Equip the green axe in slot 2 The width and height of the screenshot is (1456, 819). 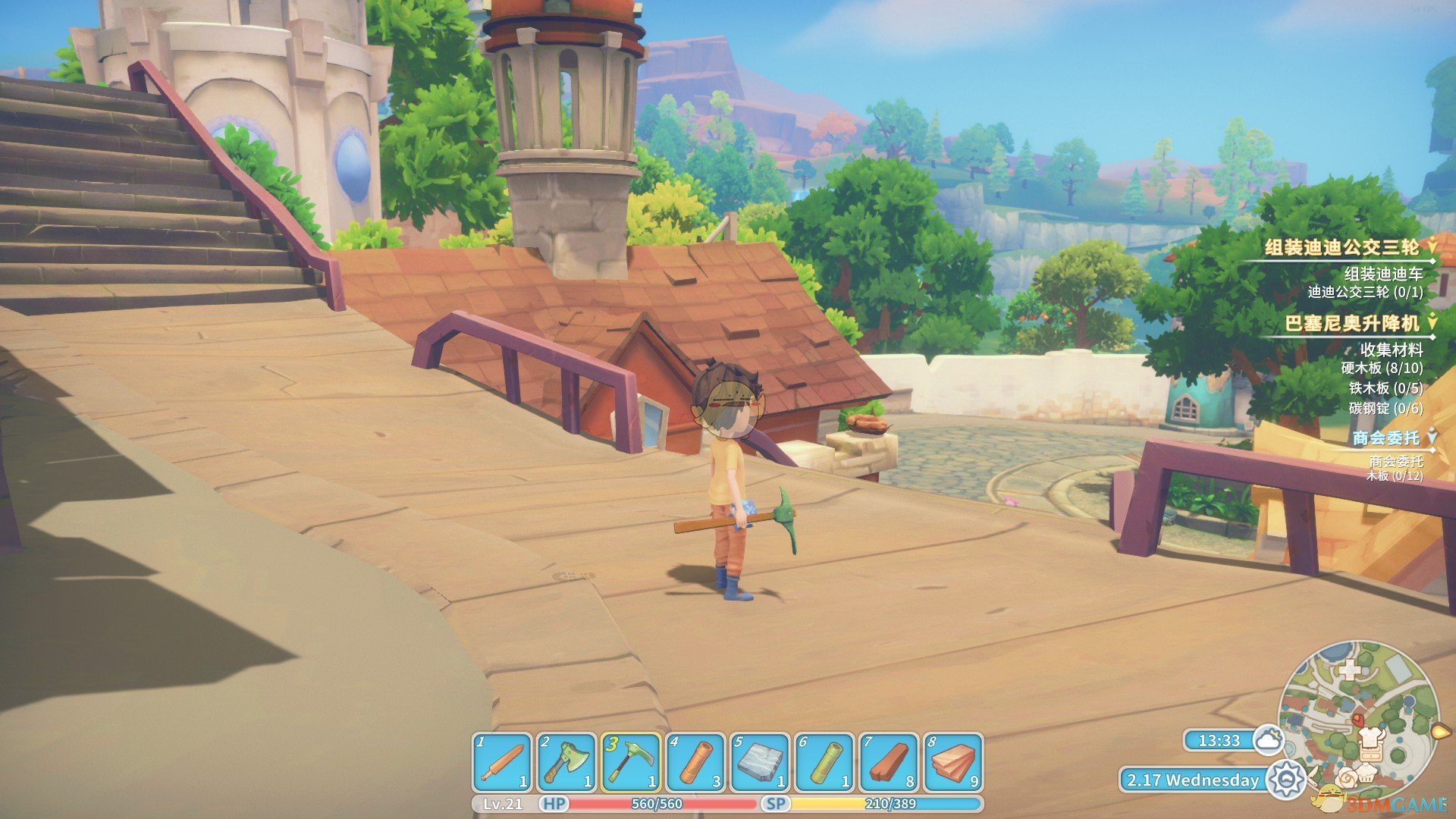click(x=566, y=762)
